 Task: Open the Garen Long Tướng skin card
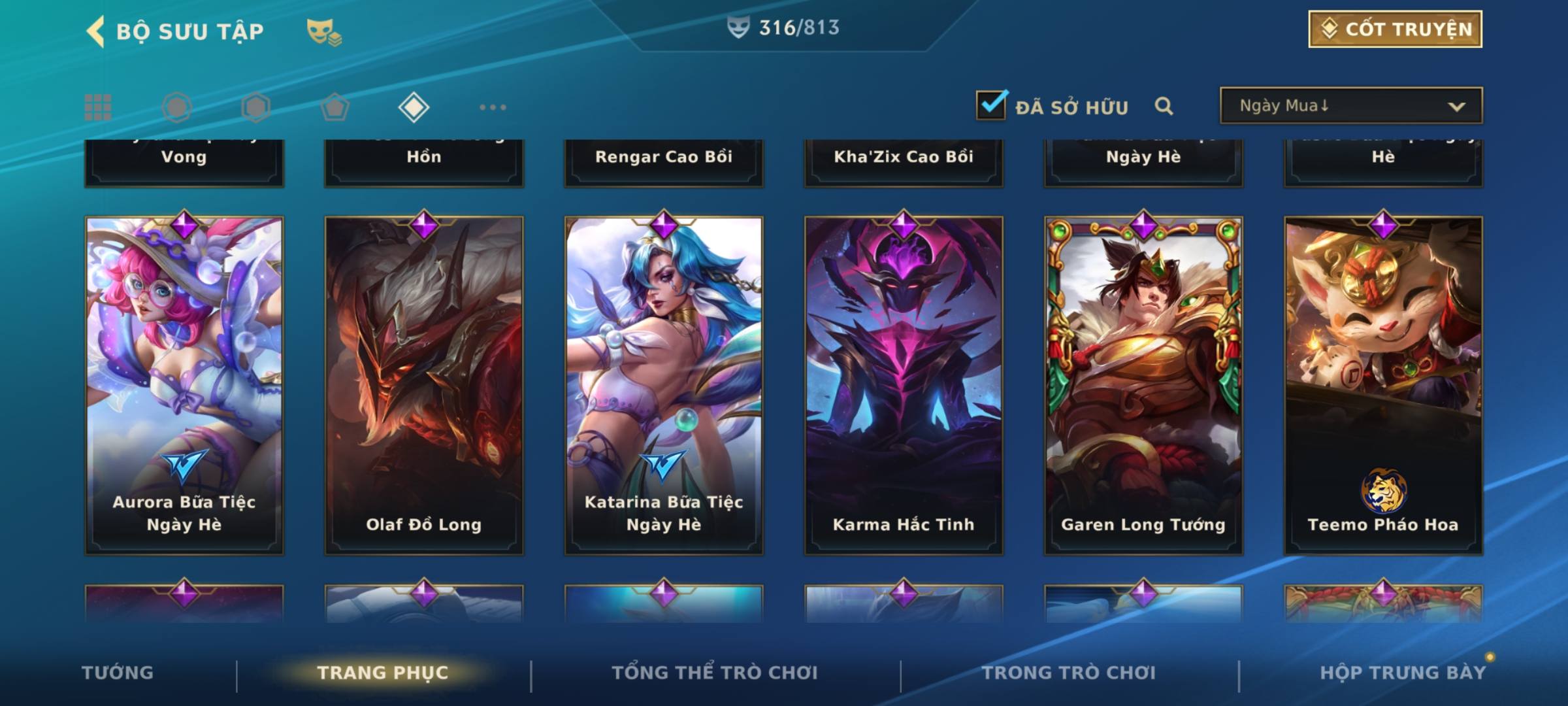(x=1143, y=386)
